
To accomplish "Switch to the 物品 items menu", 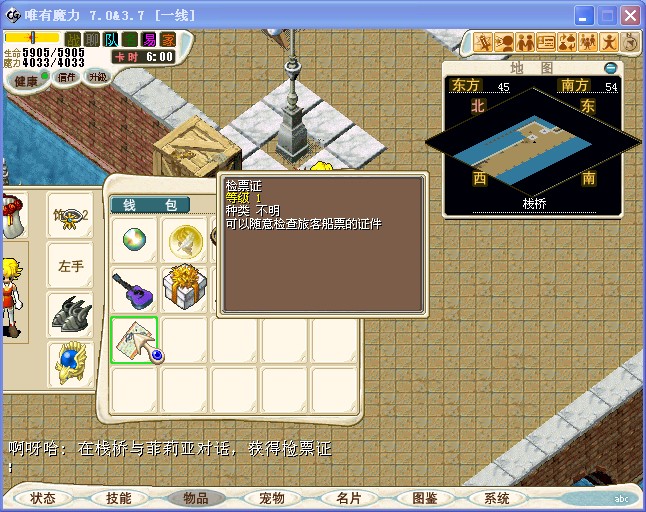I will pos(195,498).
